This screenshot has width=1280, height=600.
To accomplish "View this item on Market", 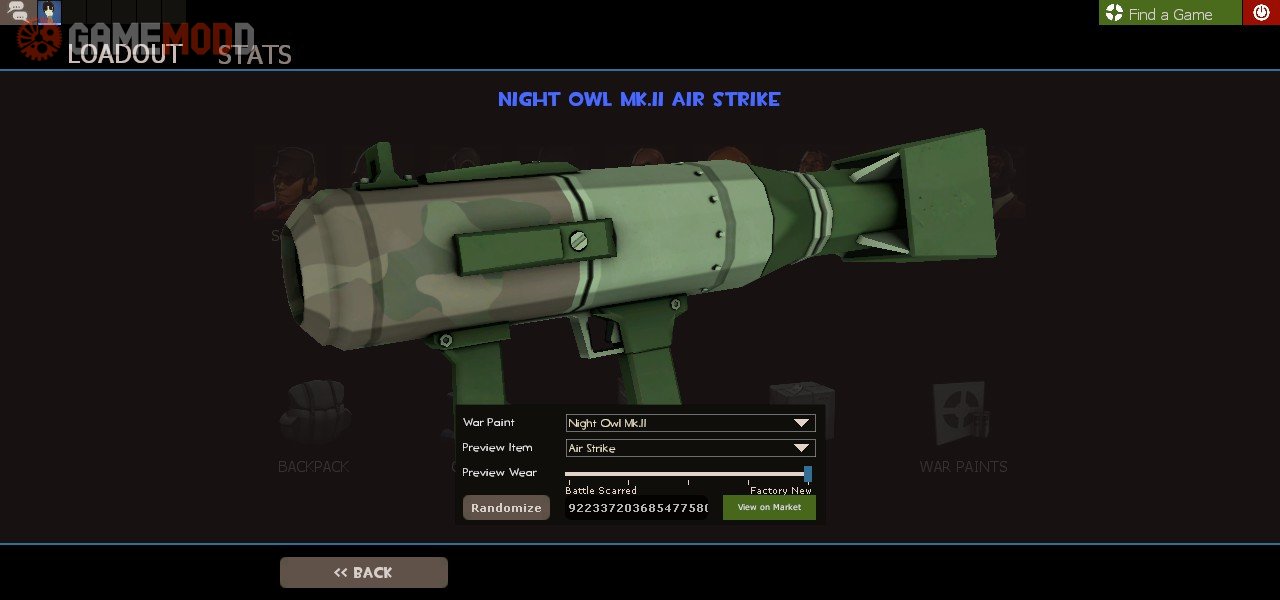I will click(769, 508).
